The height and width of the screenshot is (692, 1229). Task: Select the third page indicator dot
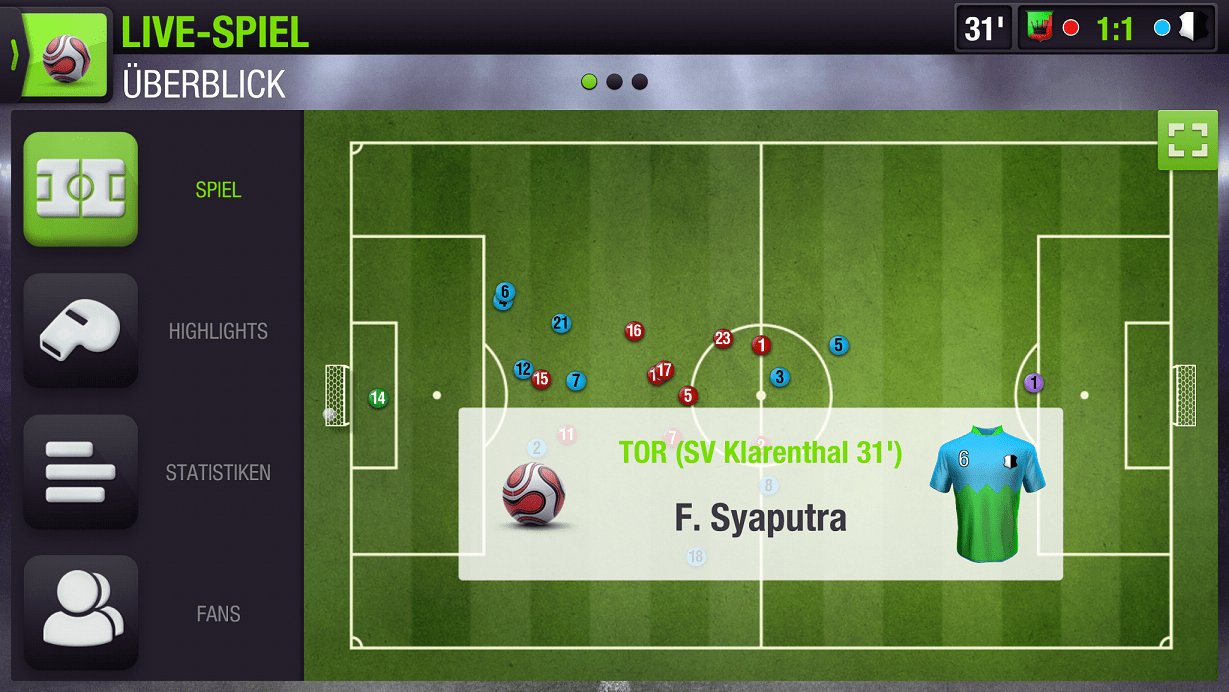pos(640,82)
